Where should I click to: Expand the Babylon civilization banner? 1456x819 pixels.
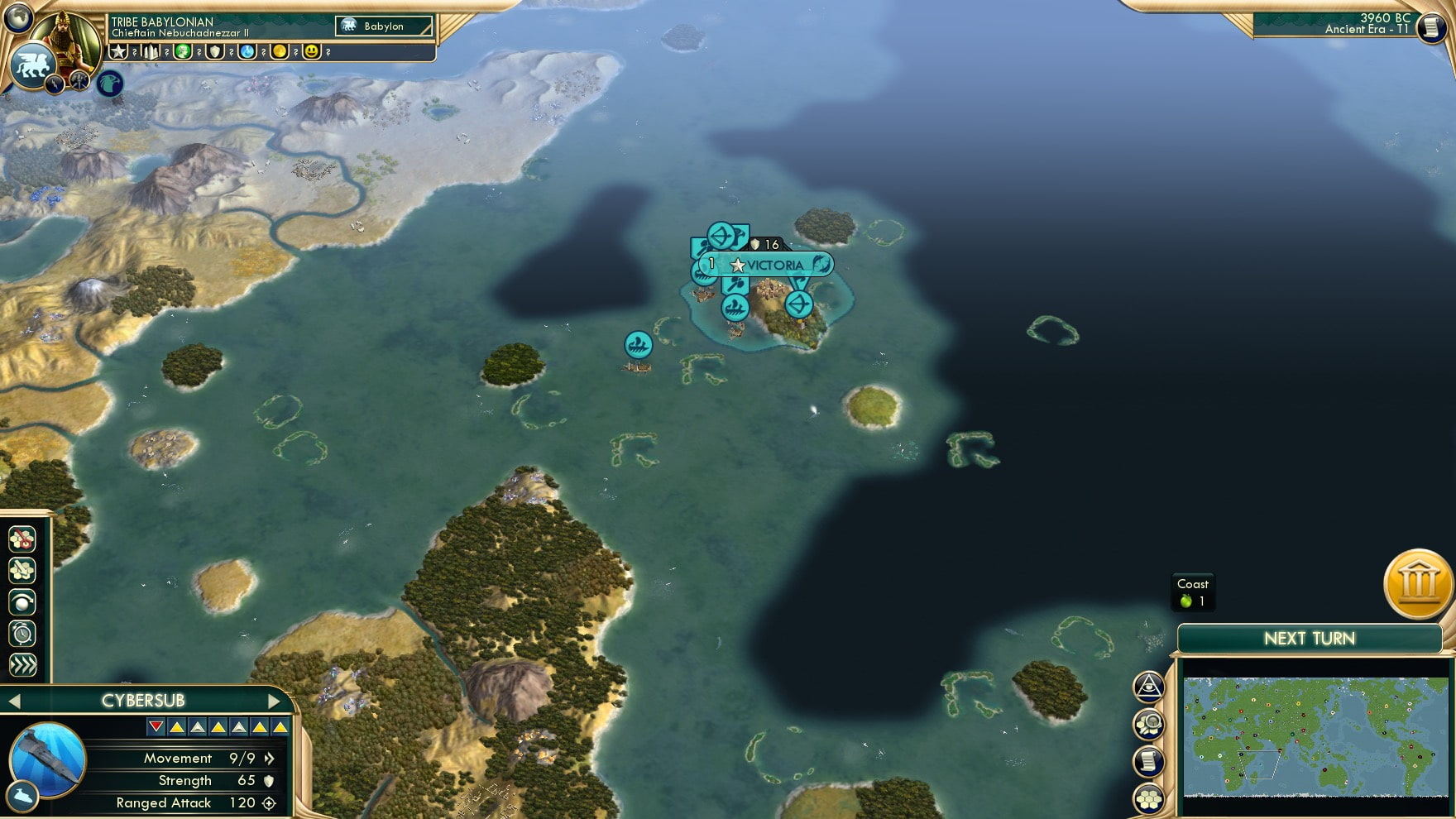(x=383, y=26)
